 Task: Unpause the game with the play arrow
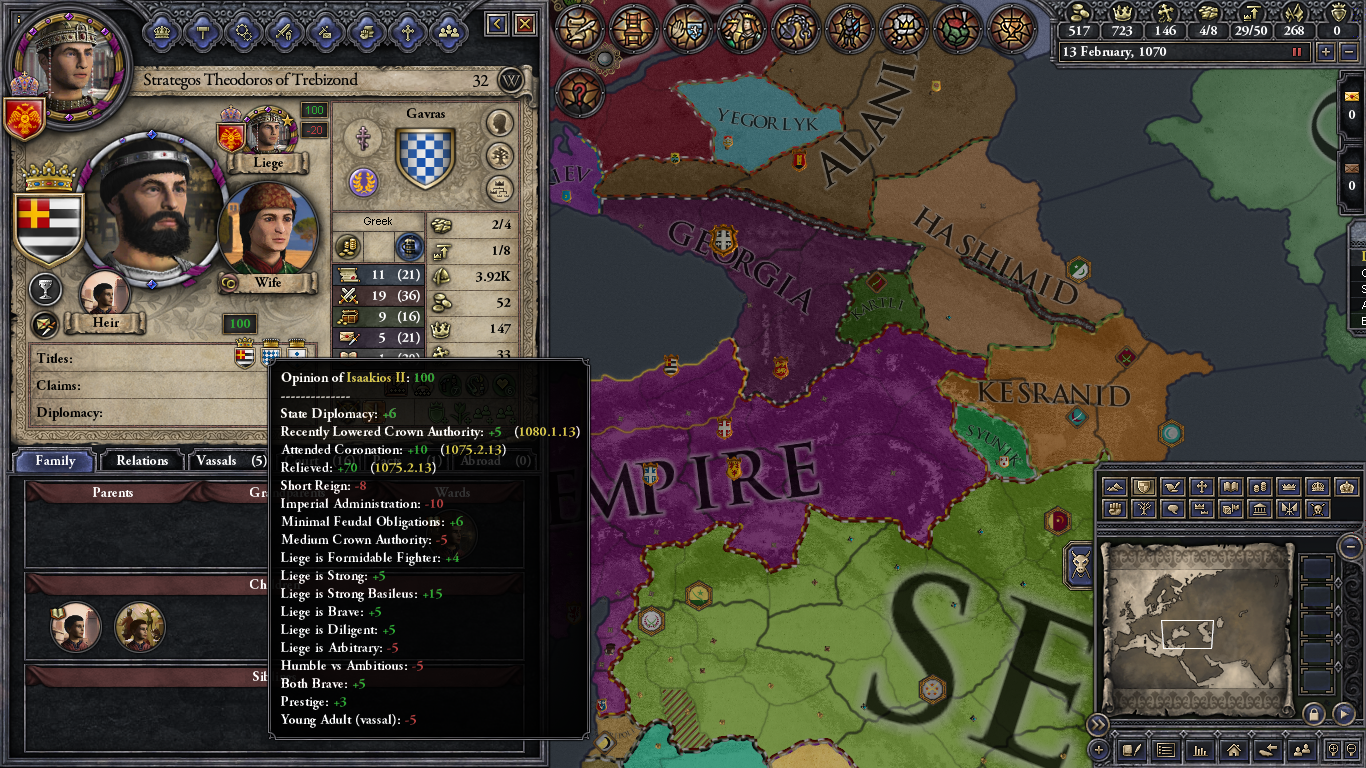[1343, 714]
